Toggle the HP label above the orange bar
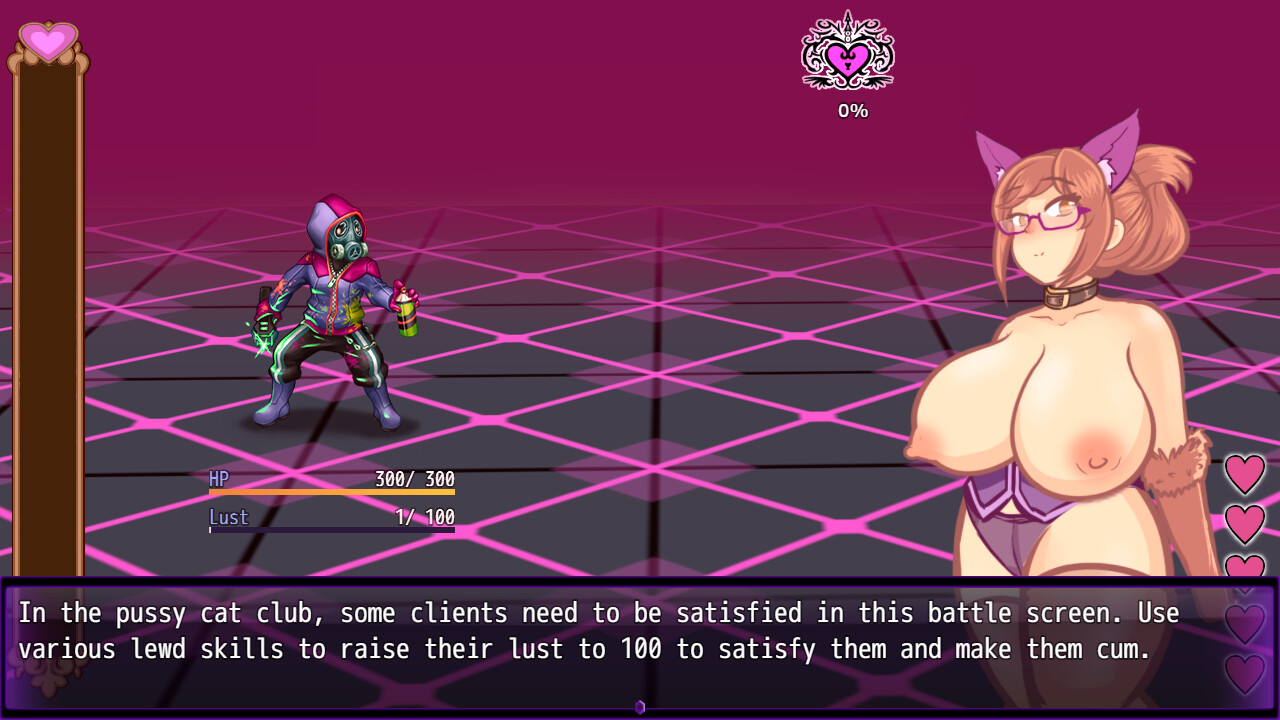The image size is (1280, 720). pyautogui.click(x=218, y=479)
